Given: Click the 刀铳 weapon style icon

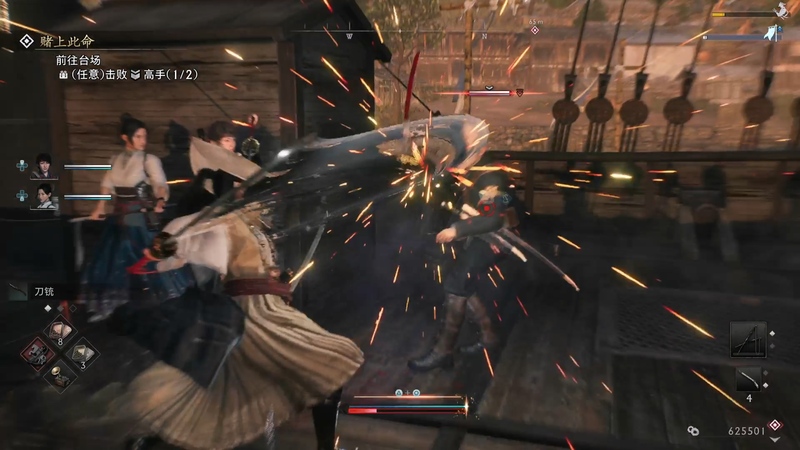Looking at the screenshot, I should (x=18, y=291).
